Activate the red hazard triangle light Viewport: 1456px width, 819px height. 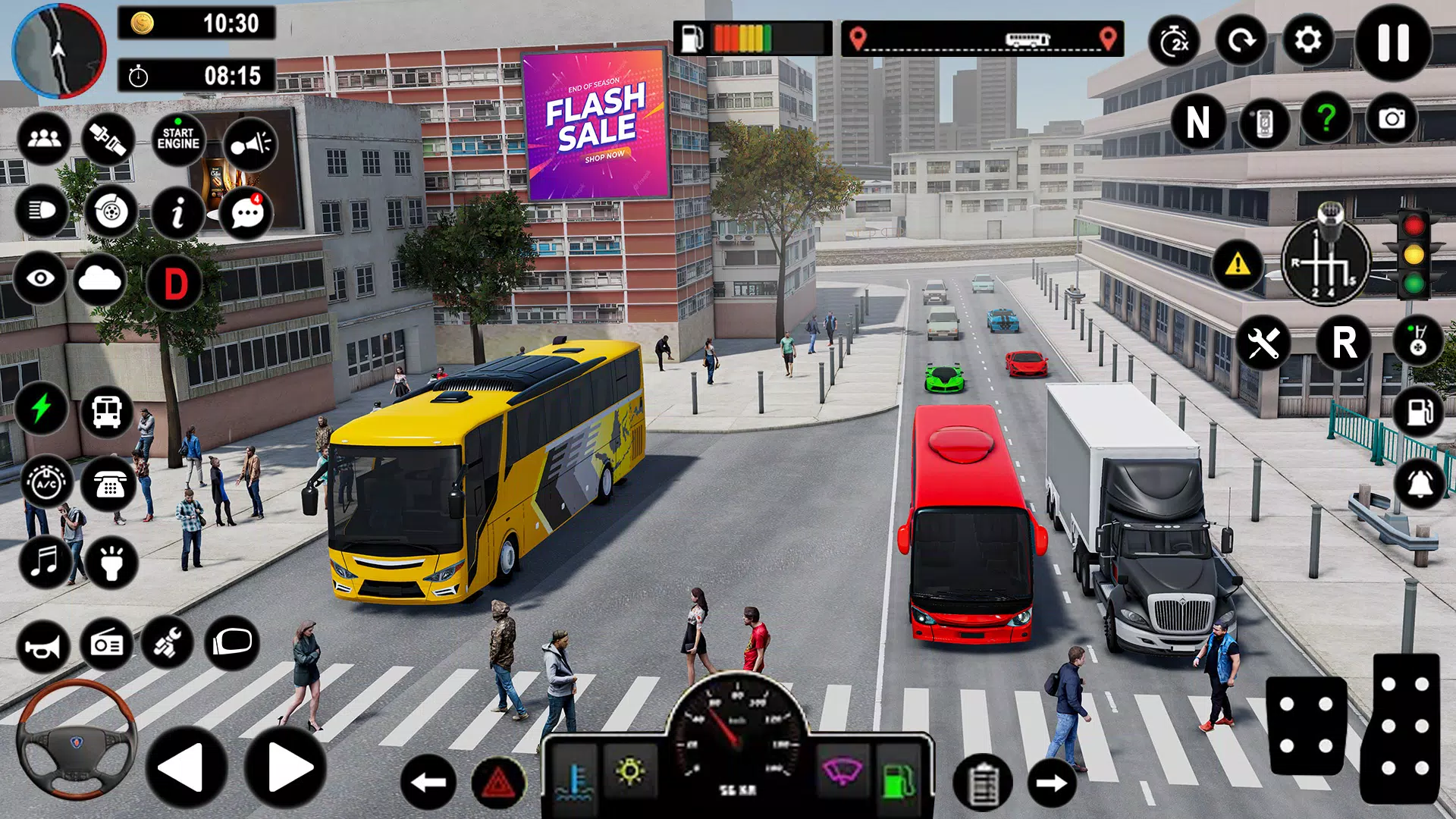tap(499, 783)
